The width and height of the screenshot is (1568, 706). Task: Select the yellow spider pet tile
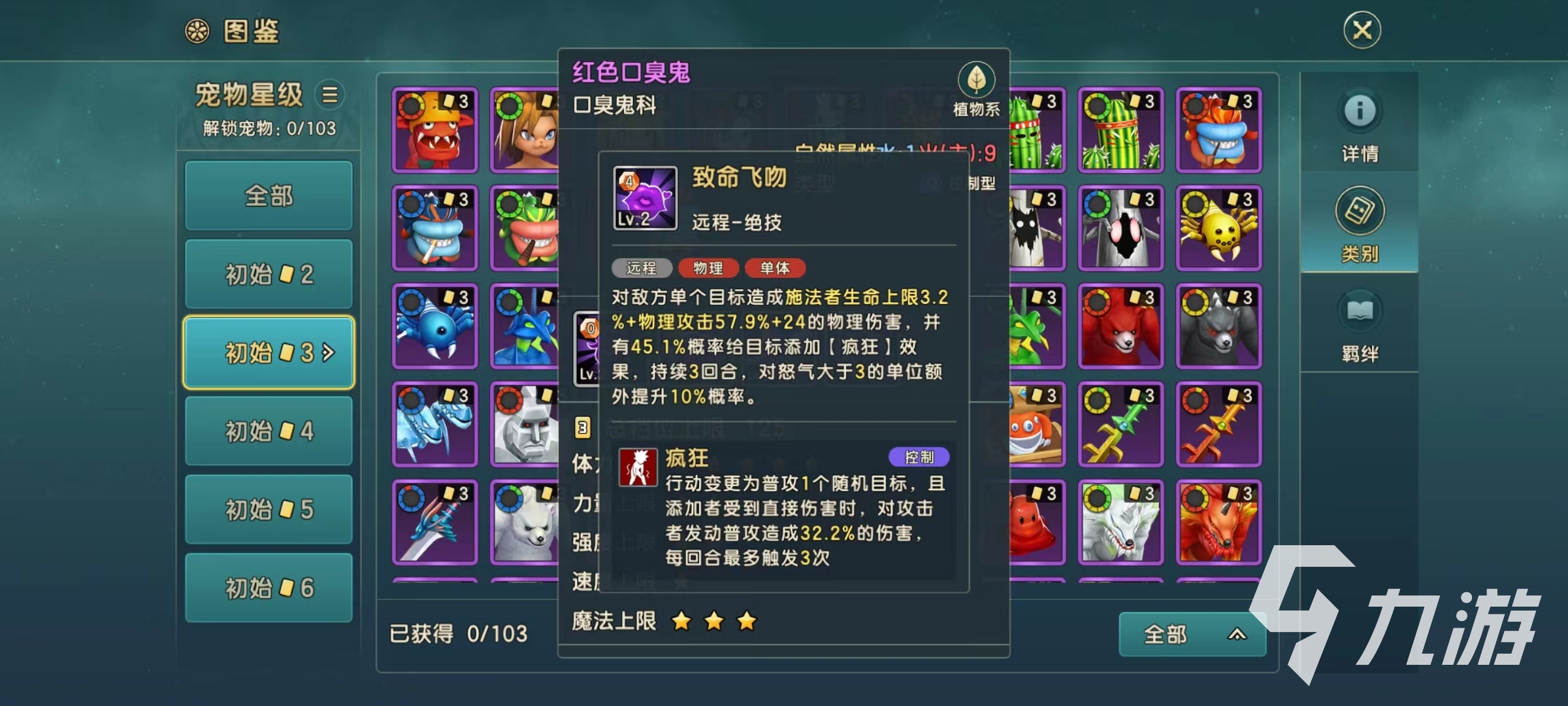tap(1218, 228)
